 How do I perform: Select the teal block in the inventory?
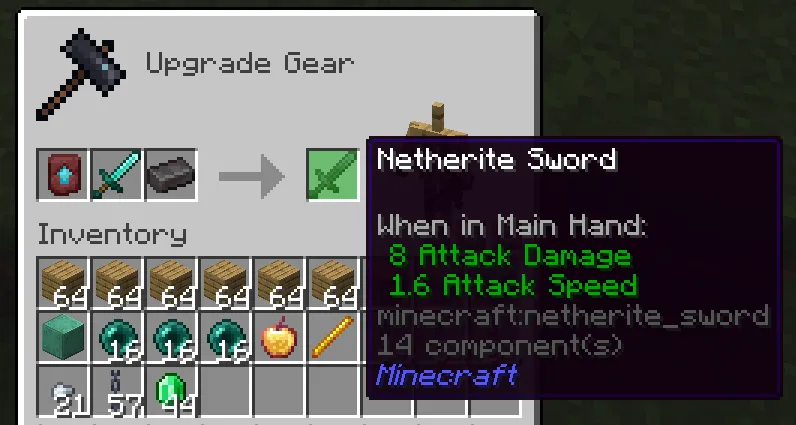pos(64,338)
